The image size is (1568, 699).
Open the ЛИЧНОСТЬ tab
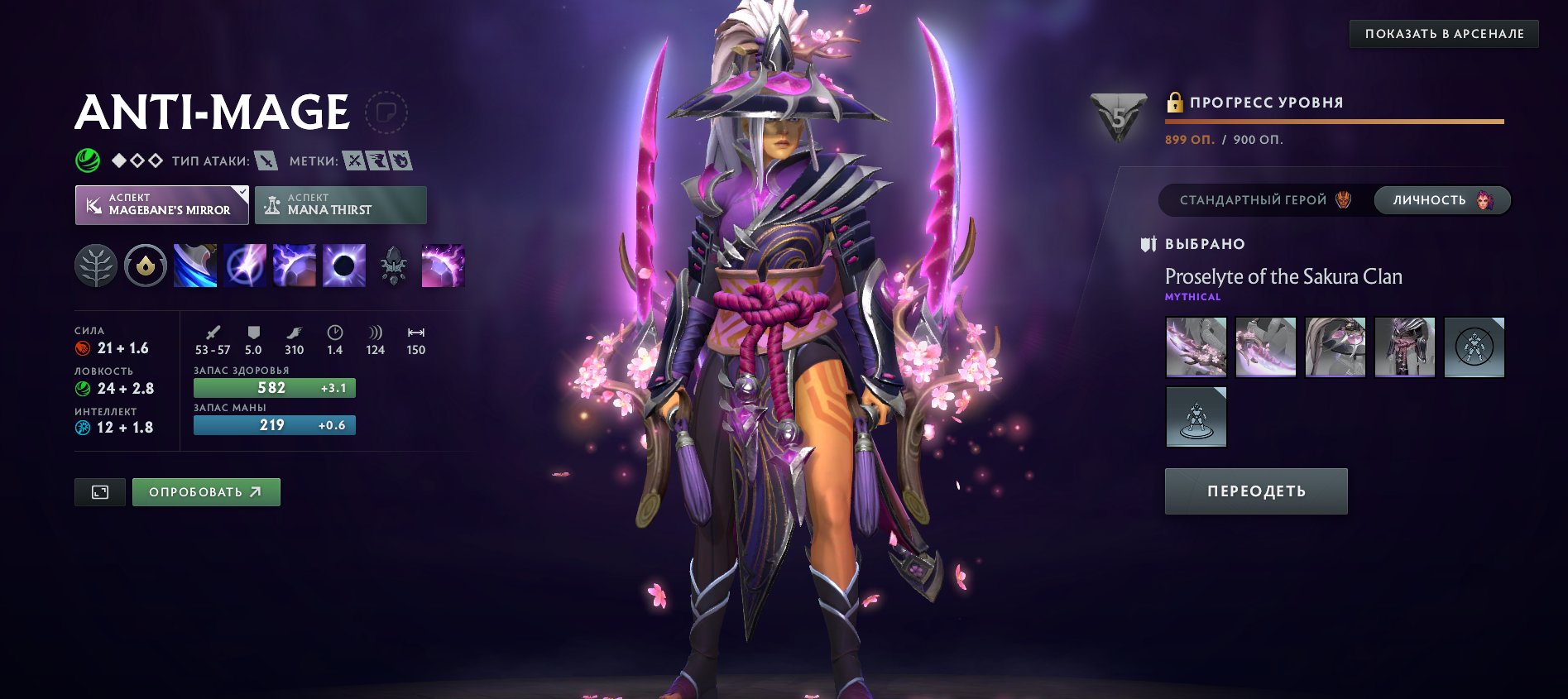coord(1441,199)
